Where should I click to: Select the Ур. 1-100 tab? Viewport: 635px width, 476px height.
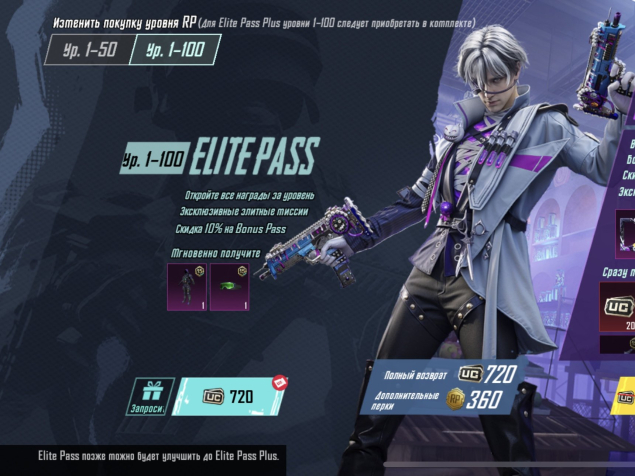pos(176,49)
